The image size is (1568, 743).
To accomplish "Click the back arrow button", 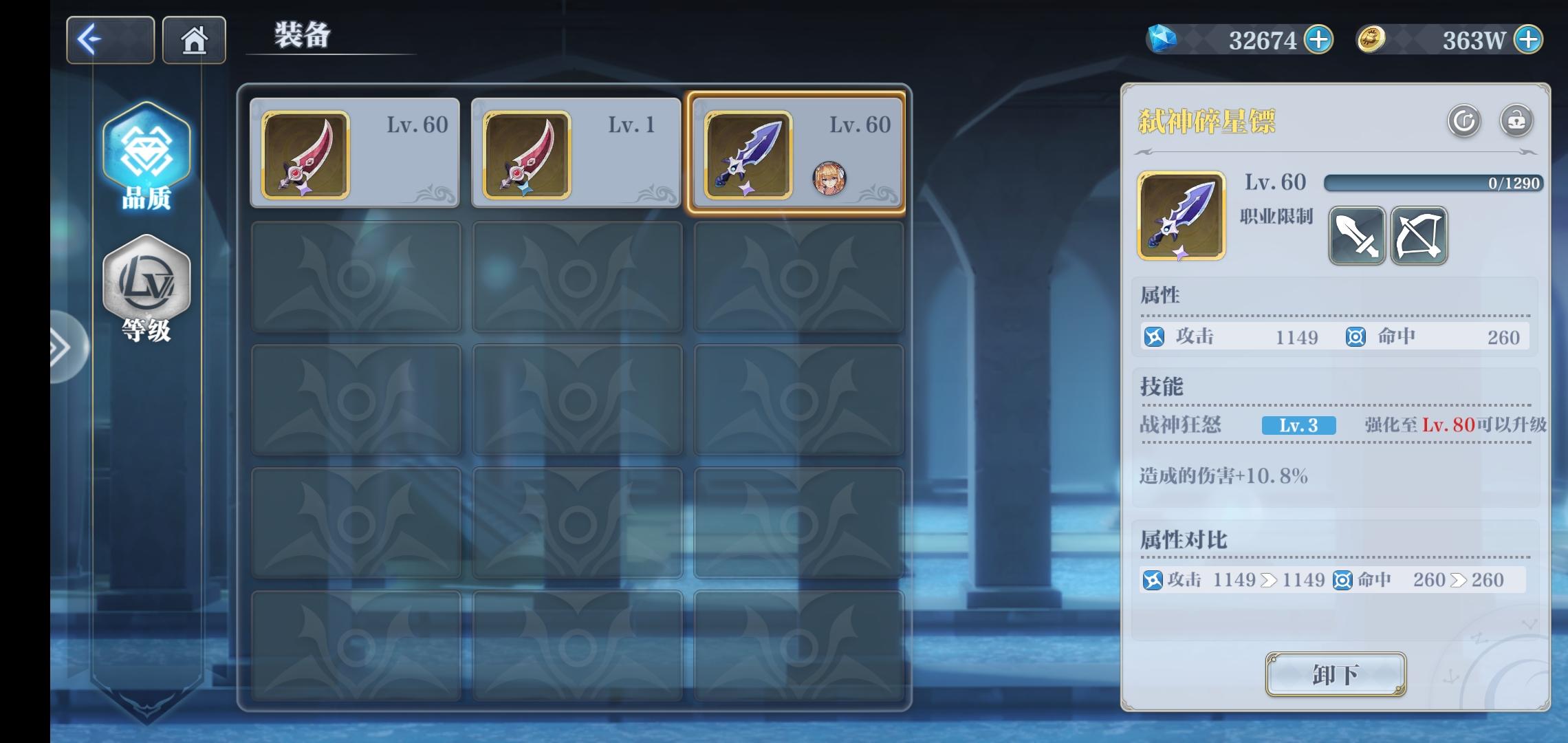I will pos(109,39).
